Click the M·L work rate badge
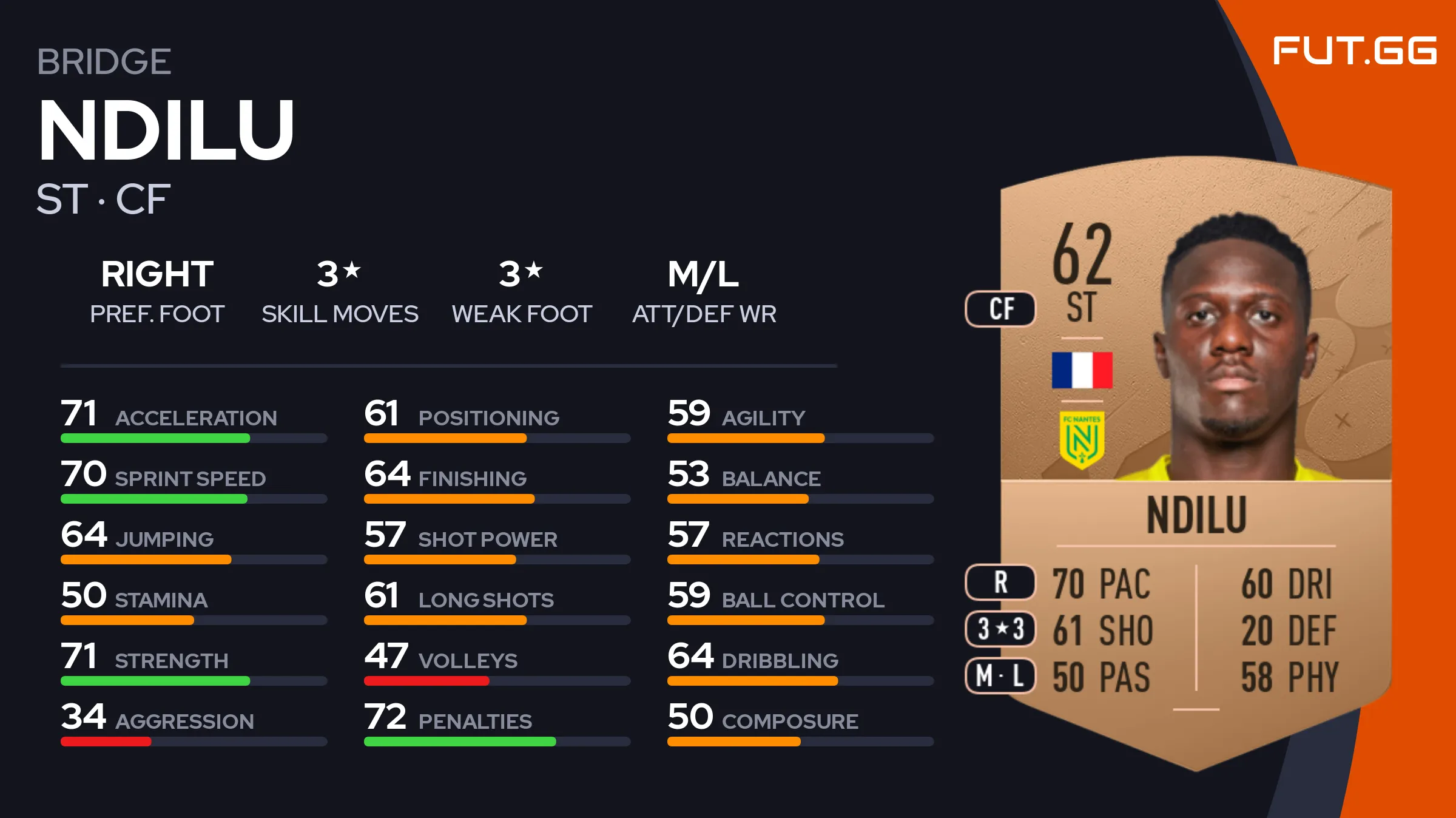The width and height of the screenshot is (1456, 818). tap(1000, 675)
